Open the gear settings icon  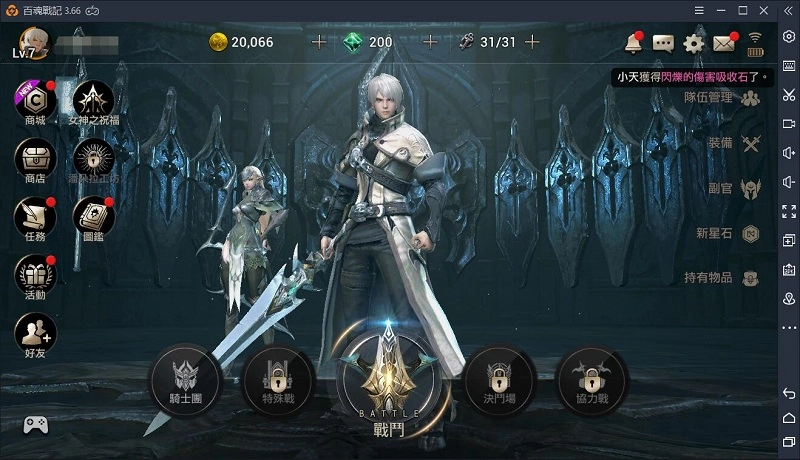click(693, 43)
